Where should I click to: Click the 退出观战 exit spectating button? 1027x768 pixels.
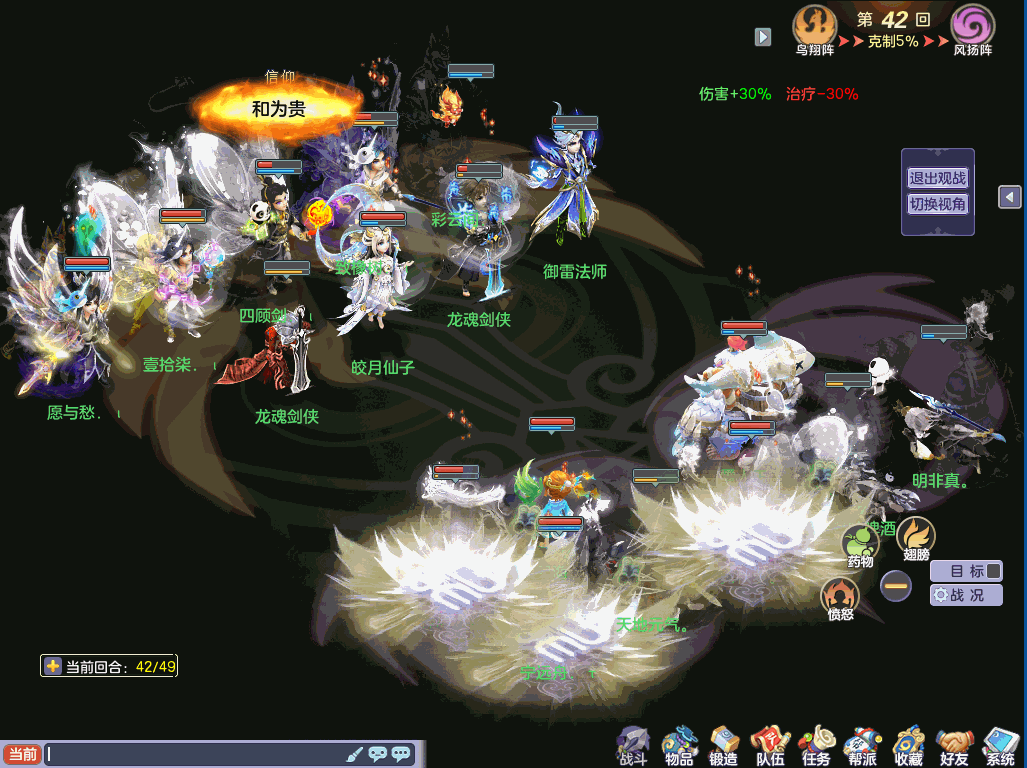click(937, 179)
